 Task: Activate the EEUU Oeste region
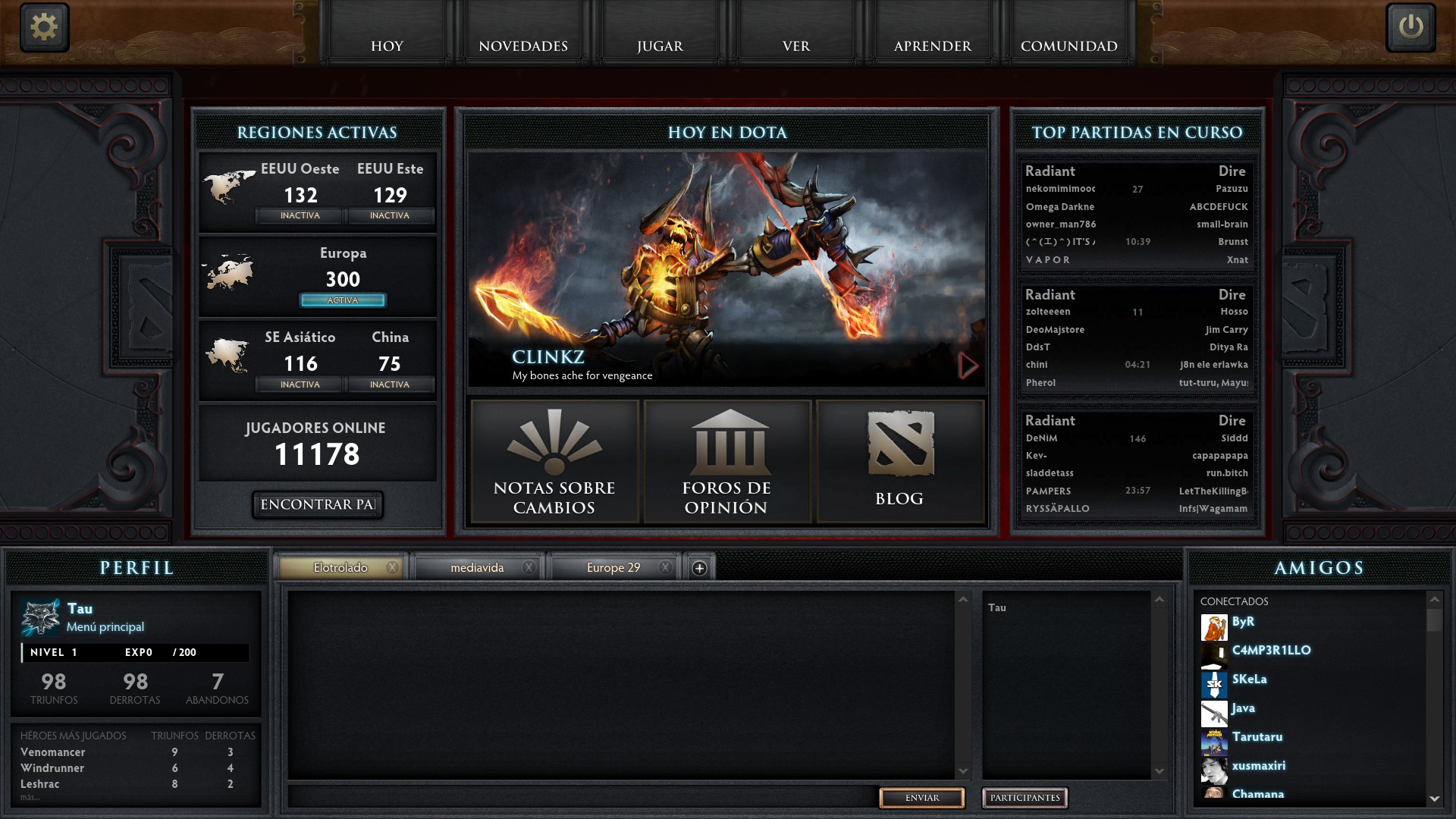pos(300,216)
